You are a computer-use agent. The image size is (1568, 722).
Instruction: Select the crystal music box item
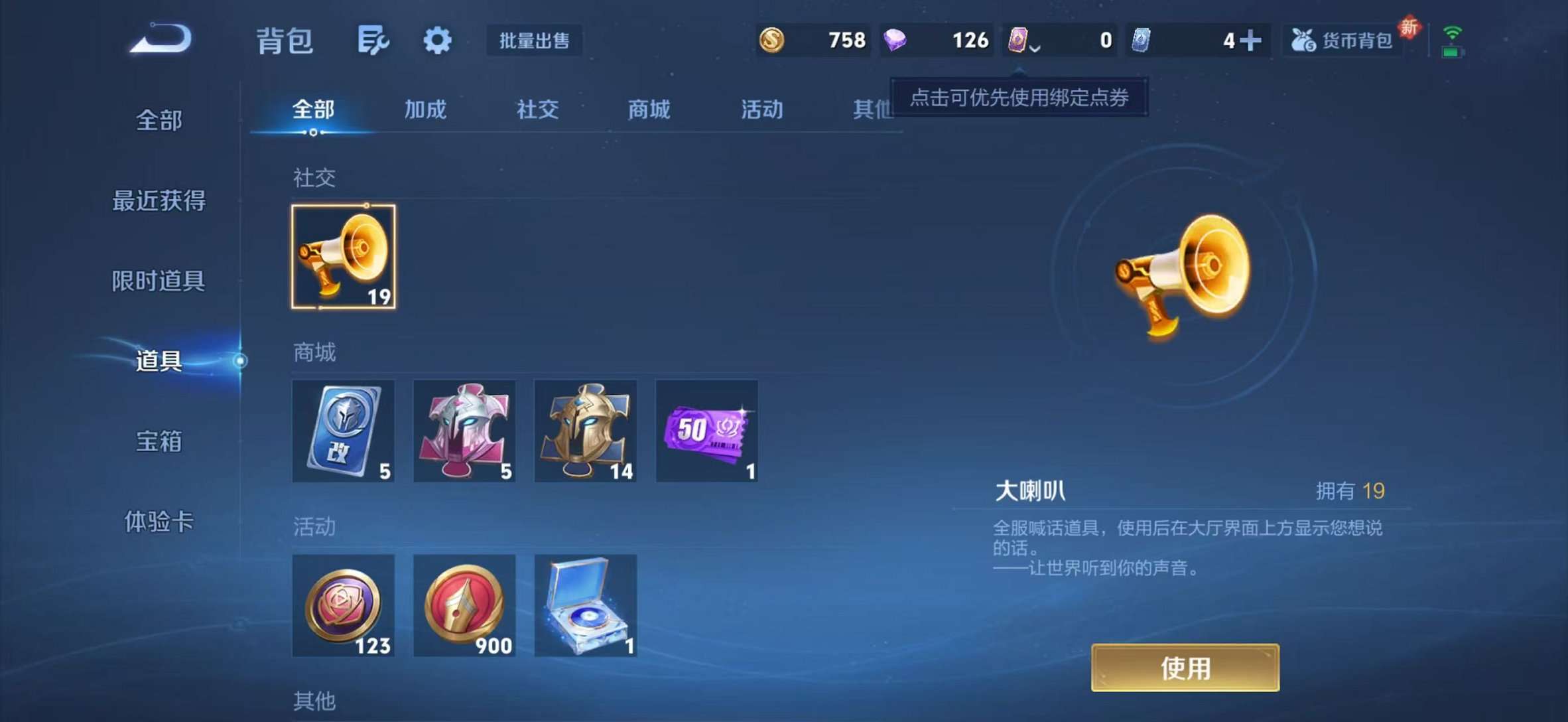[585, 606]
